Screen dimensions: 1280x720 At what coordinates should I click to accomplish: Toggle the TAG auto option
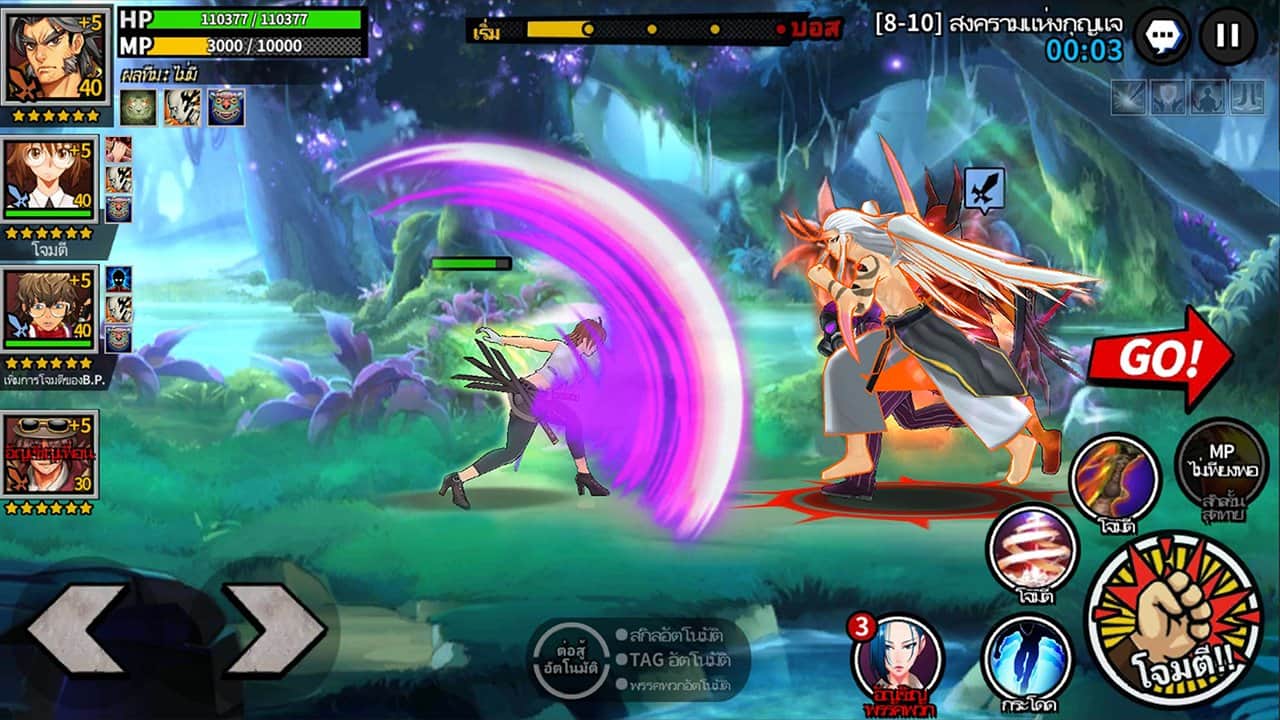(x=670, y=660)
